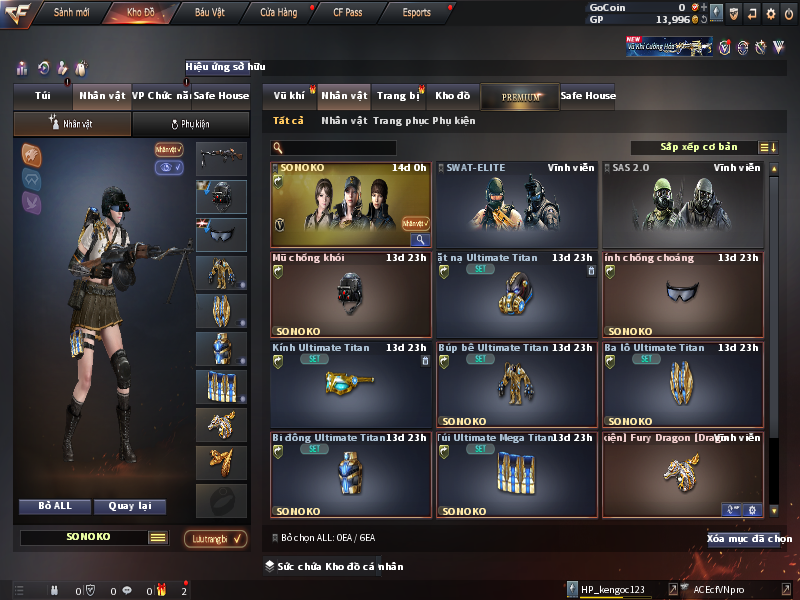Select the Búp bê Ultimate Titan item
The width and height of the screenshot is (800, 600).
(x=516, y=384)
